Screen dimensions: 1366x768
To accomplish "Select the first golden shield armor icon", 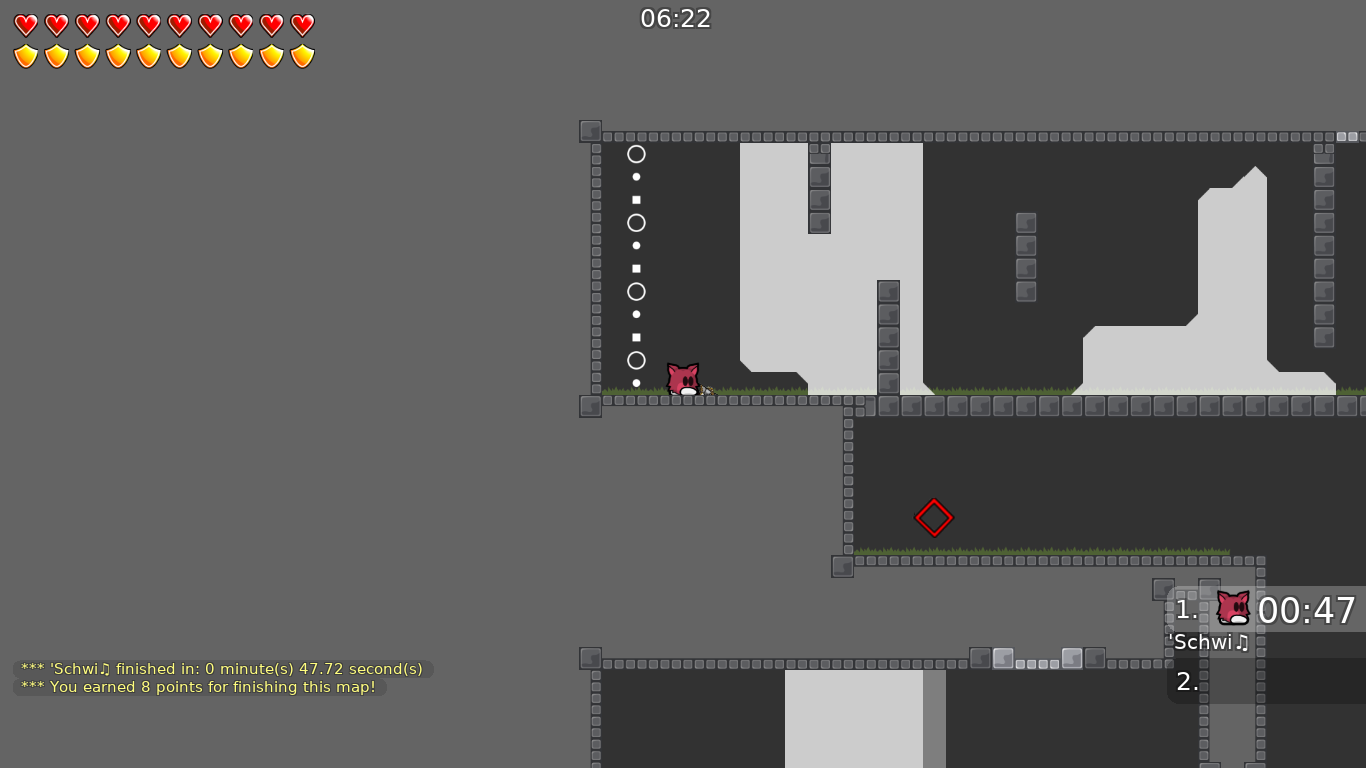I will (x=25, y=55).
